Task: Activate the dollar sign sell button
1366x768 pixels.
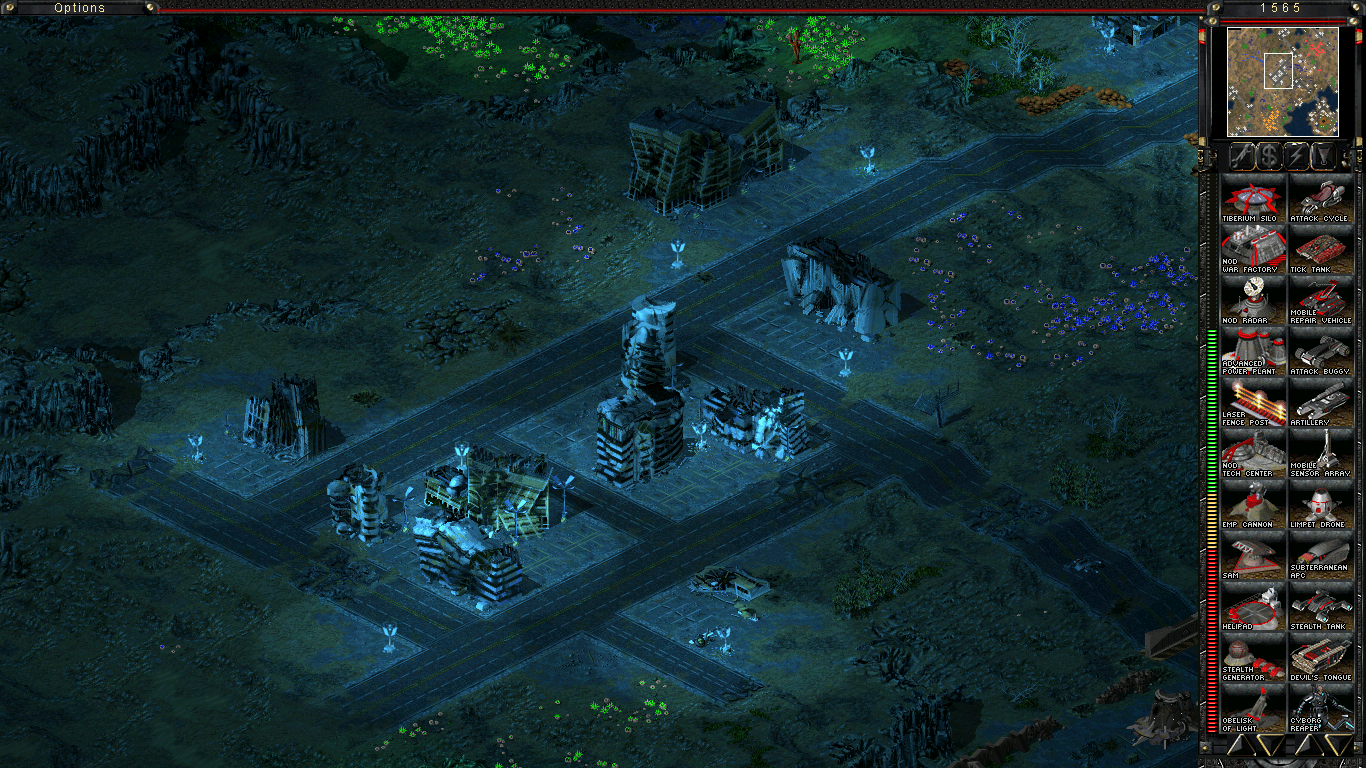Action: coord(1269,156)
